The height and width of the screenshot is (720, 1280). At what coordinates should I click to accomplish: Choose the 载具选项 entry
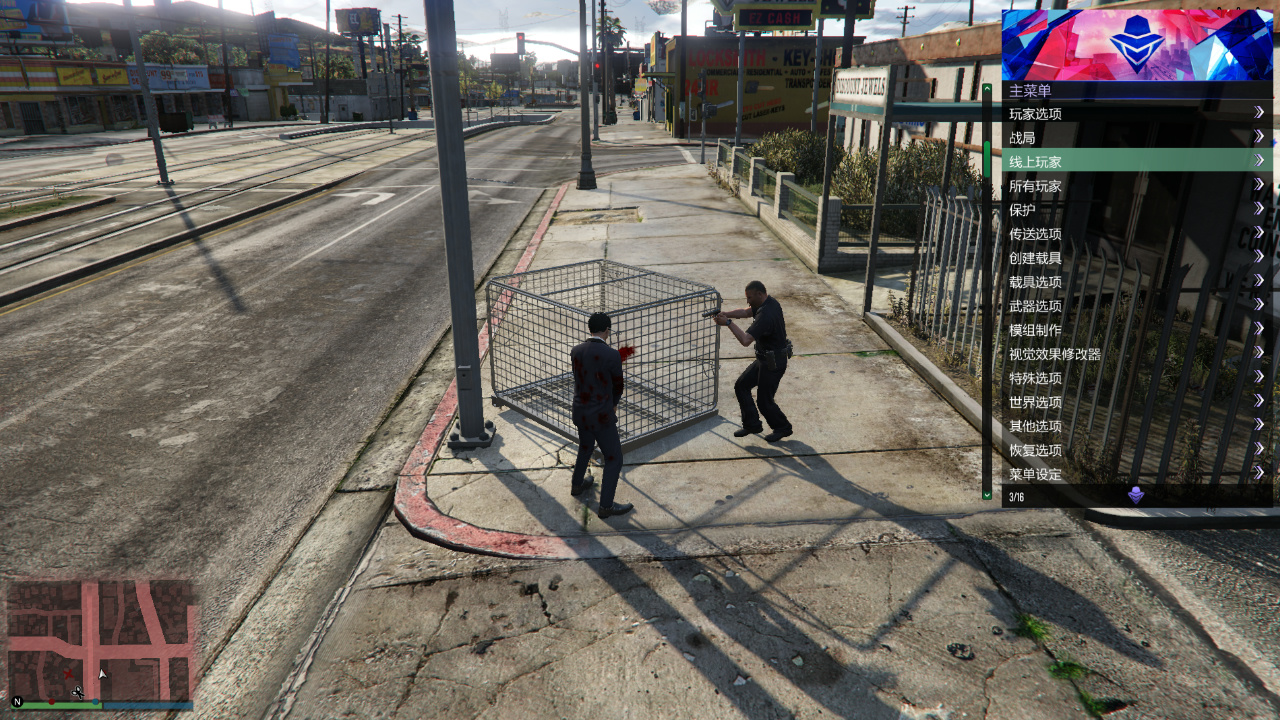1135,282
